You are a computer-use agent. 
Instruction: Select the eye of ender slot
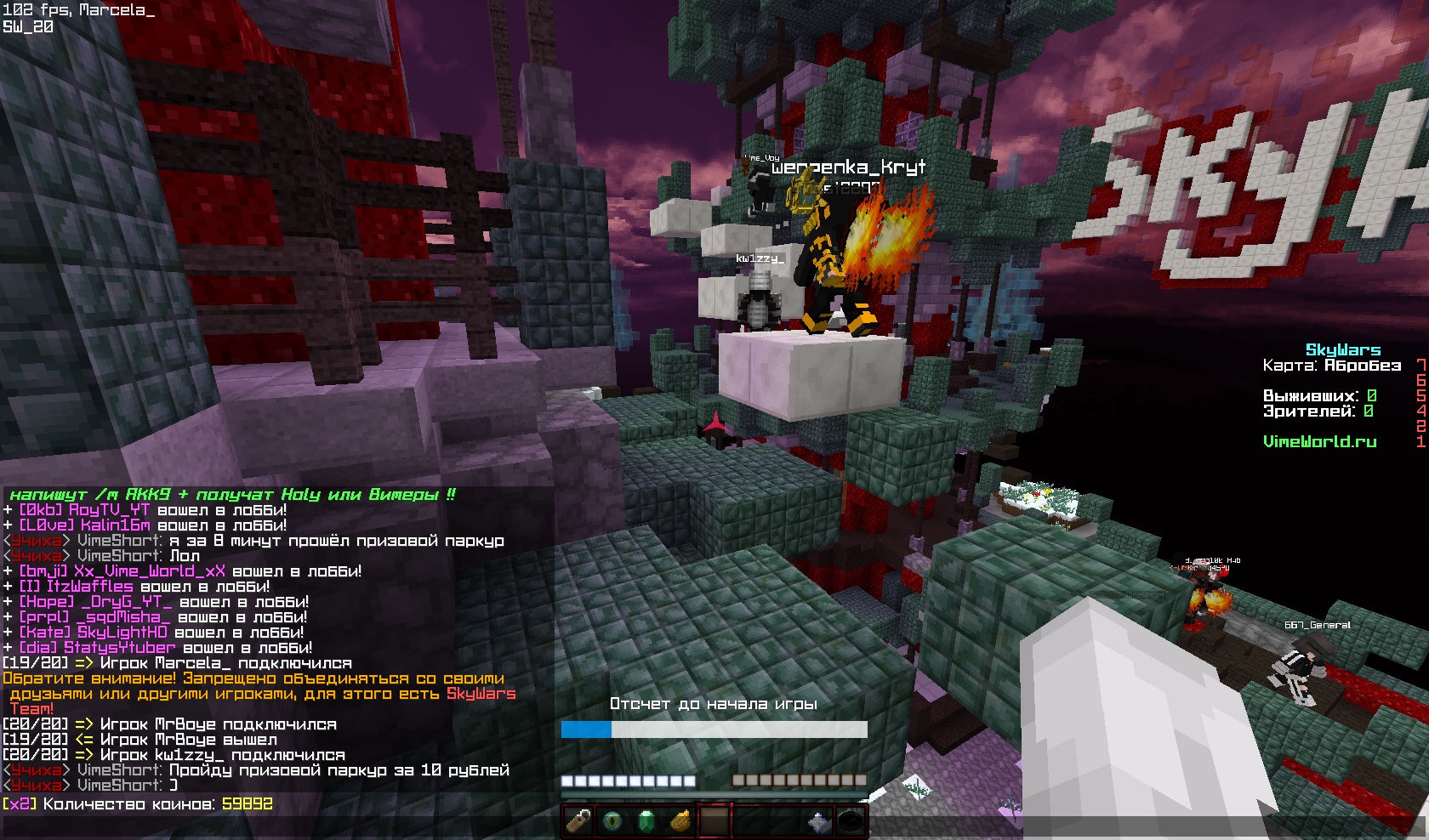coord(613,822)
